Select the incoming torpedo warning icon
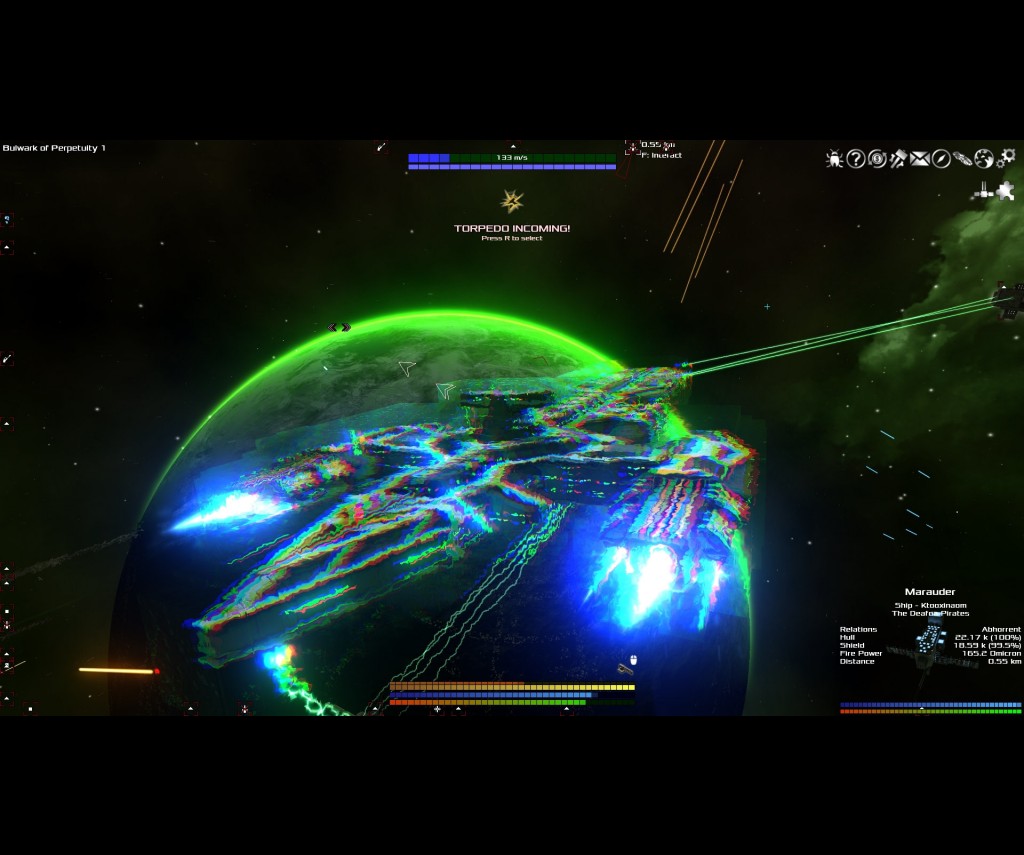 click(x=512, y=202)
